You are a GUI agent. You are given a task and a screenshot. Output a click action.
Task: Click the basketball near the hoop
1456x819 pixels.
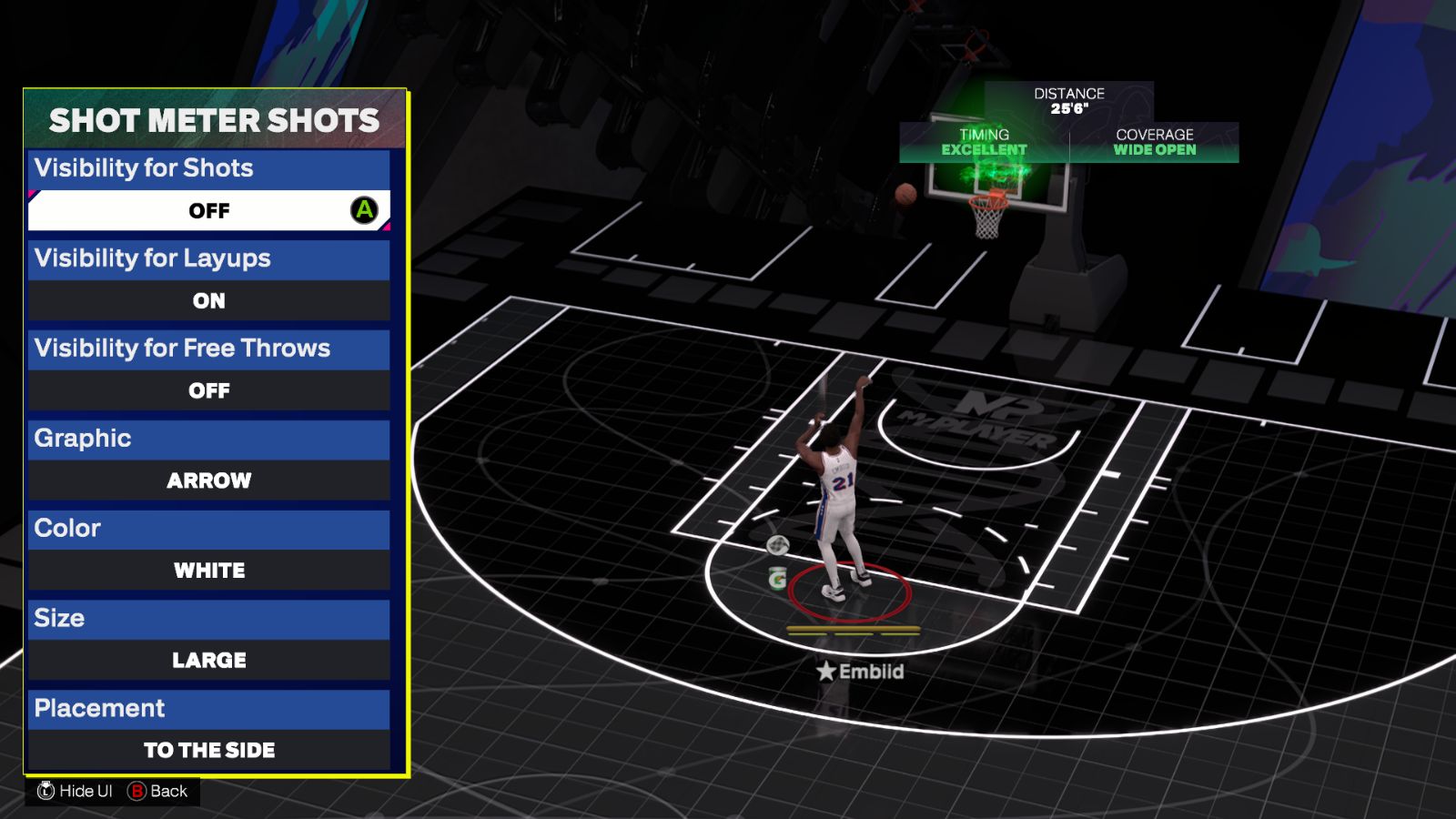point(905,191)
